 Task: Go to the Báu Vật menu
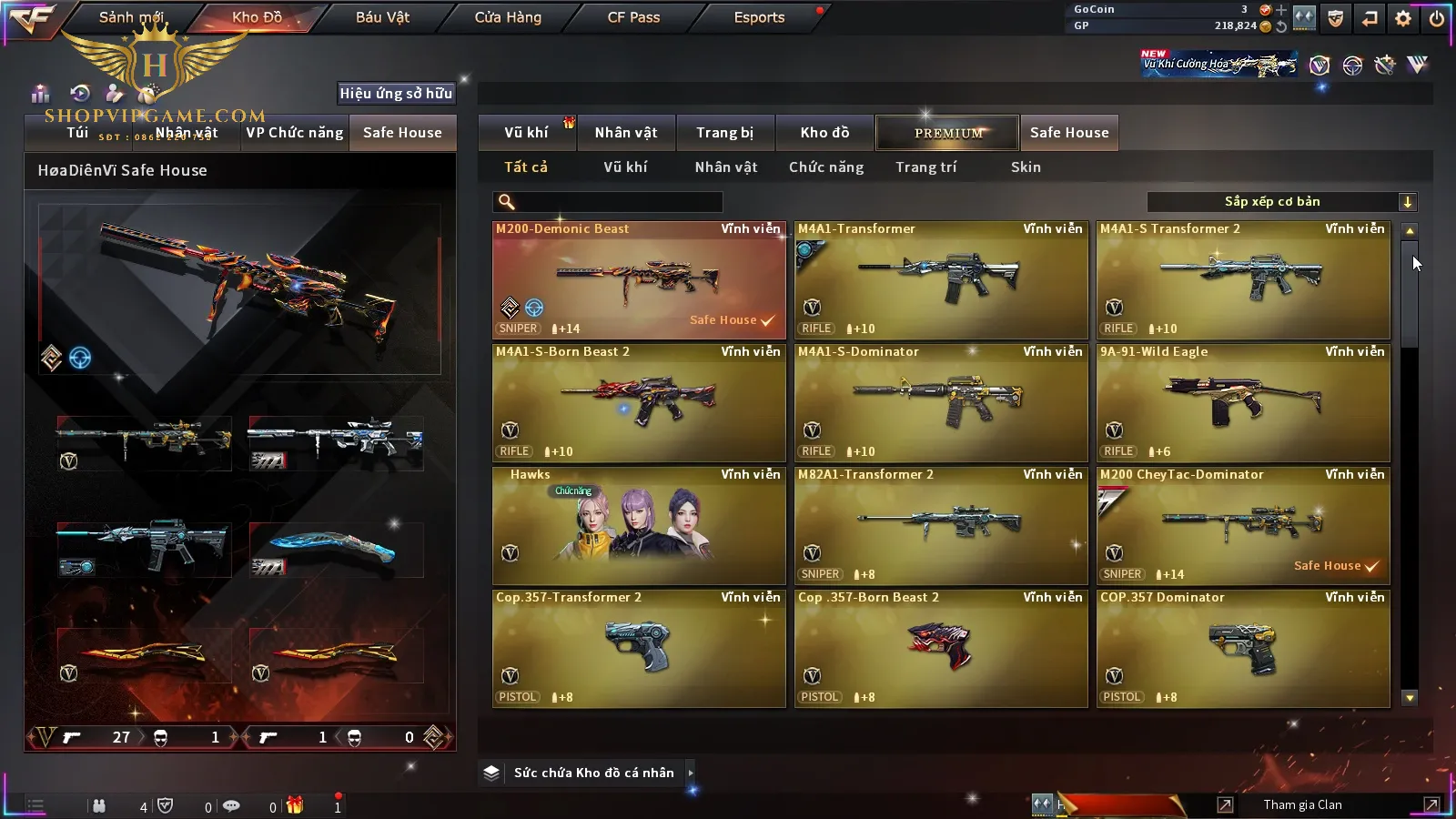(x=382, y=17)
